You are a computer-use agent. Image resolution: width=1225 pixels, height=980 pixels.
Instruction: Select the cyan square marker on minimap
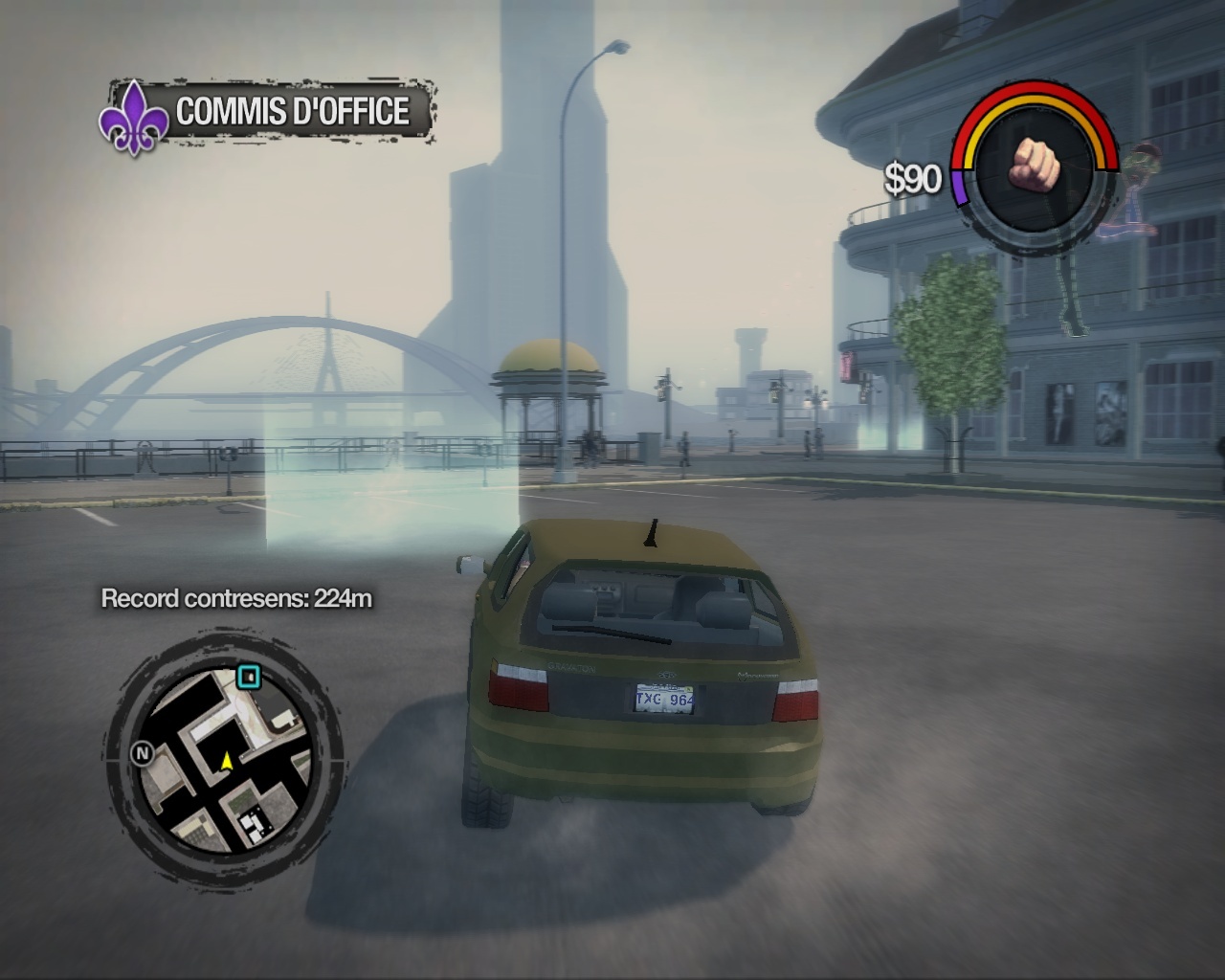(x=250, y=678)
